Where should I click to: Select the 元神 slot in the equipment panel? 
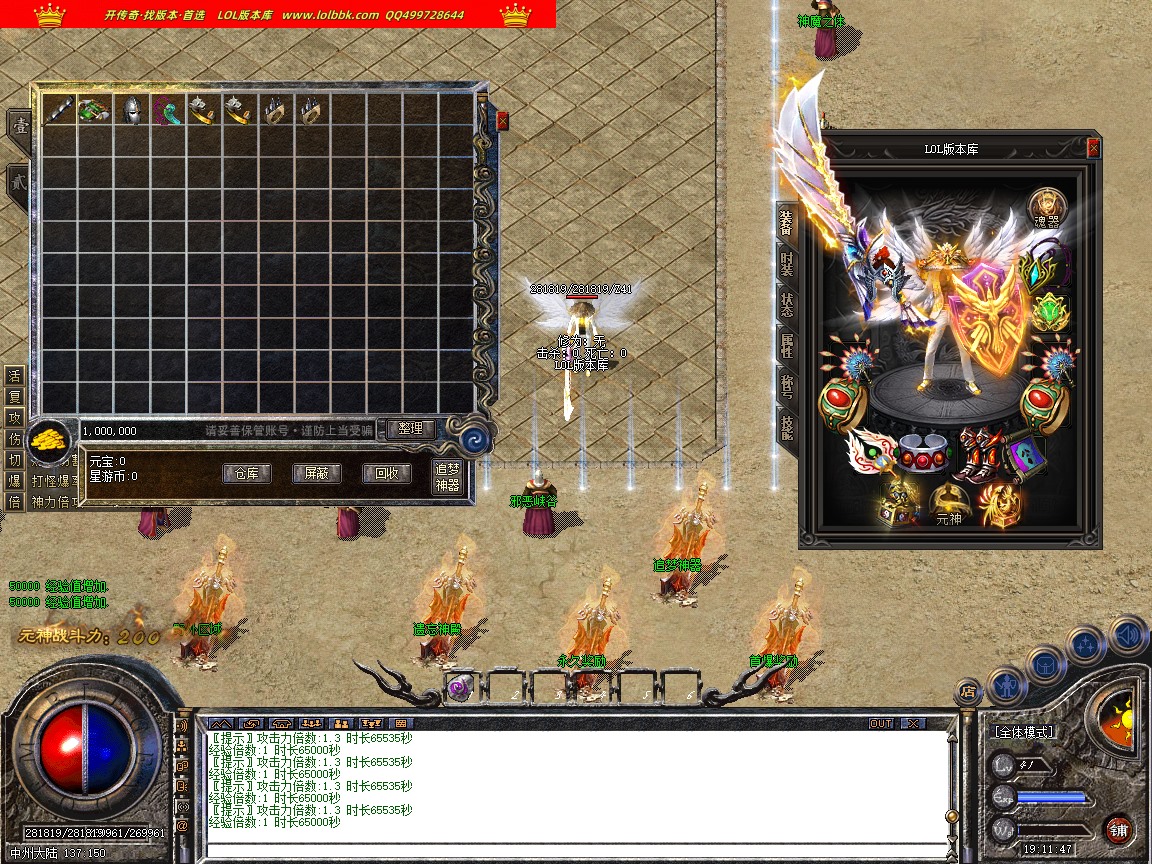(946, 505)
